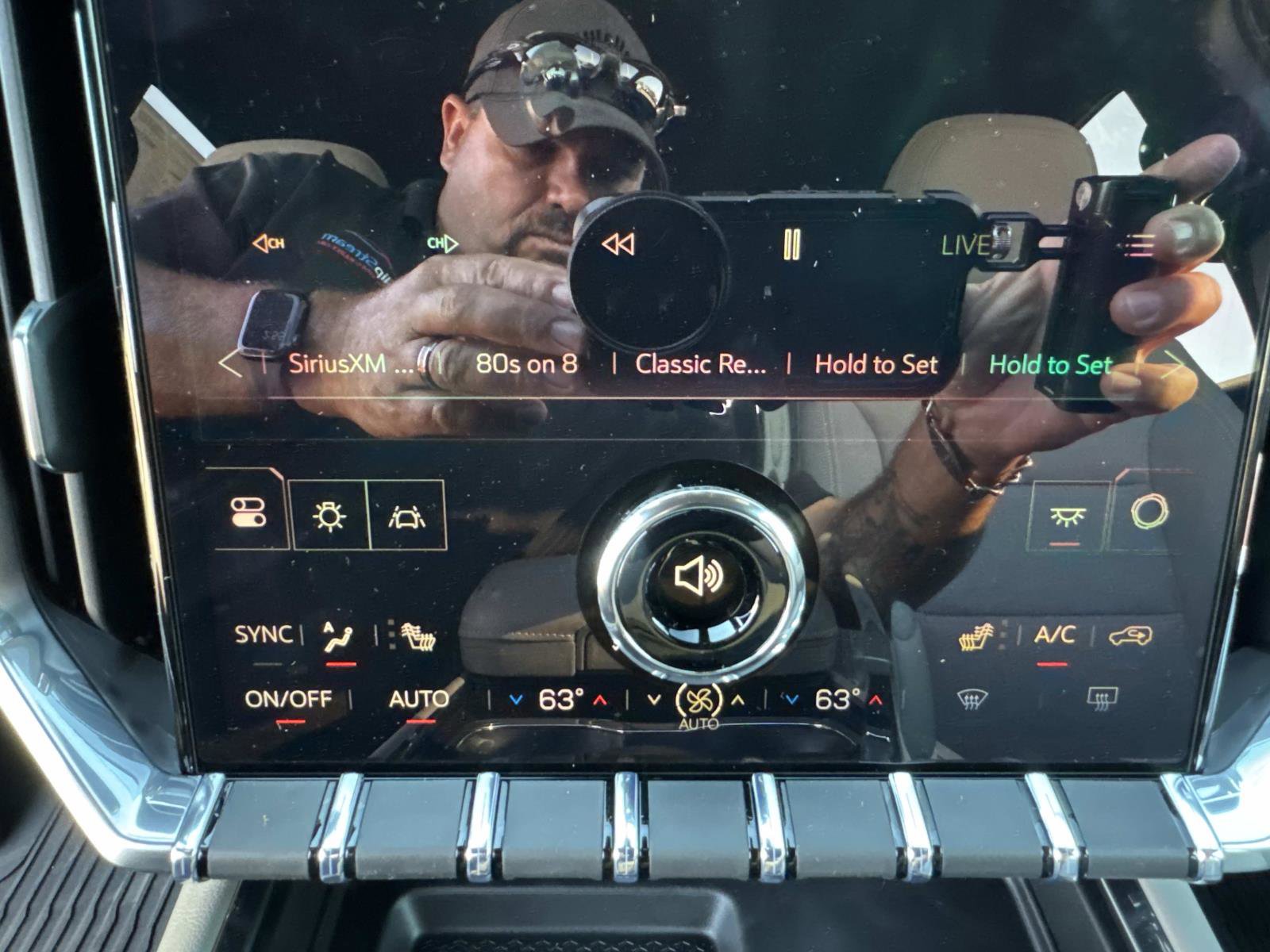1270x952 pixels.
Task: Select the Classic Re... preset
Action: (700, 365)
